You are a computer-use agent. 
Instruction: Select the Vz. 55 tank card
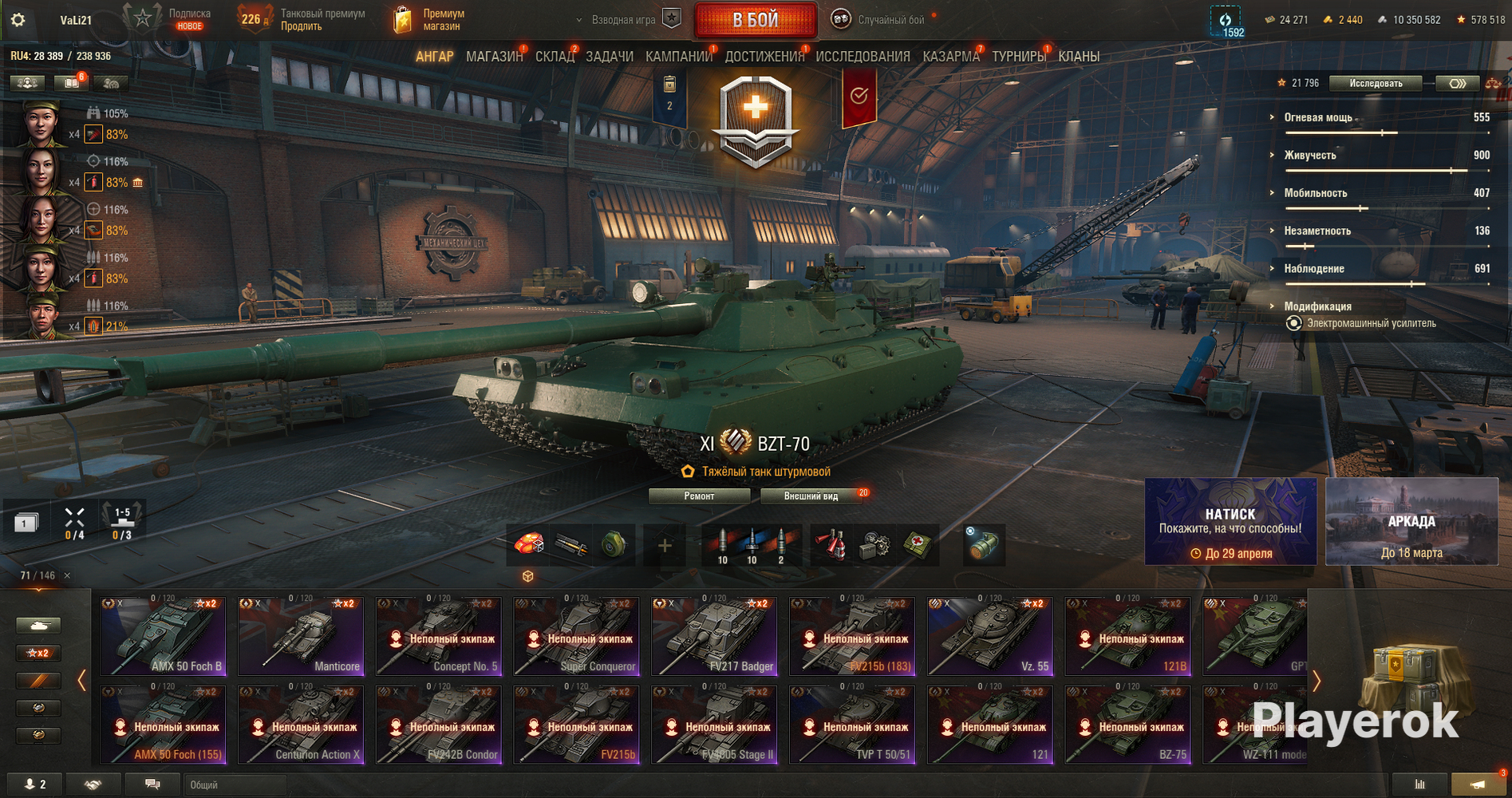point(990,636)
